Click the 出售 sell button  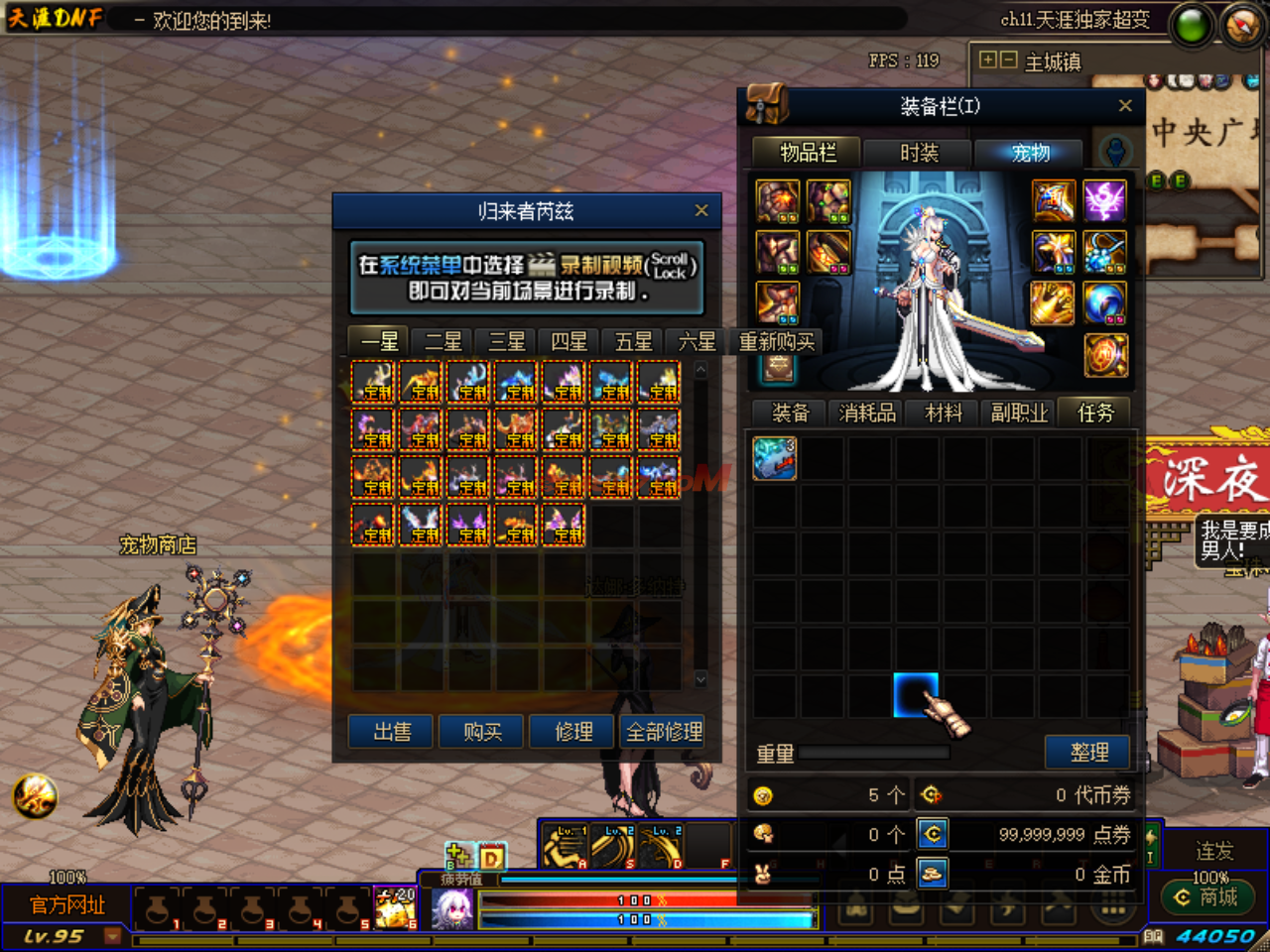[x=392, y=732]
